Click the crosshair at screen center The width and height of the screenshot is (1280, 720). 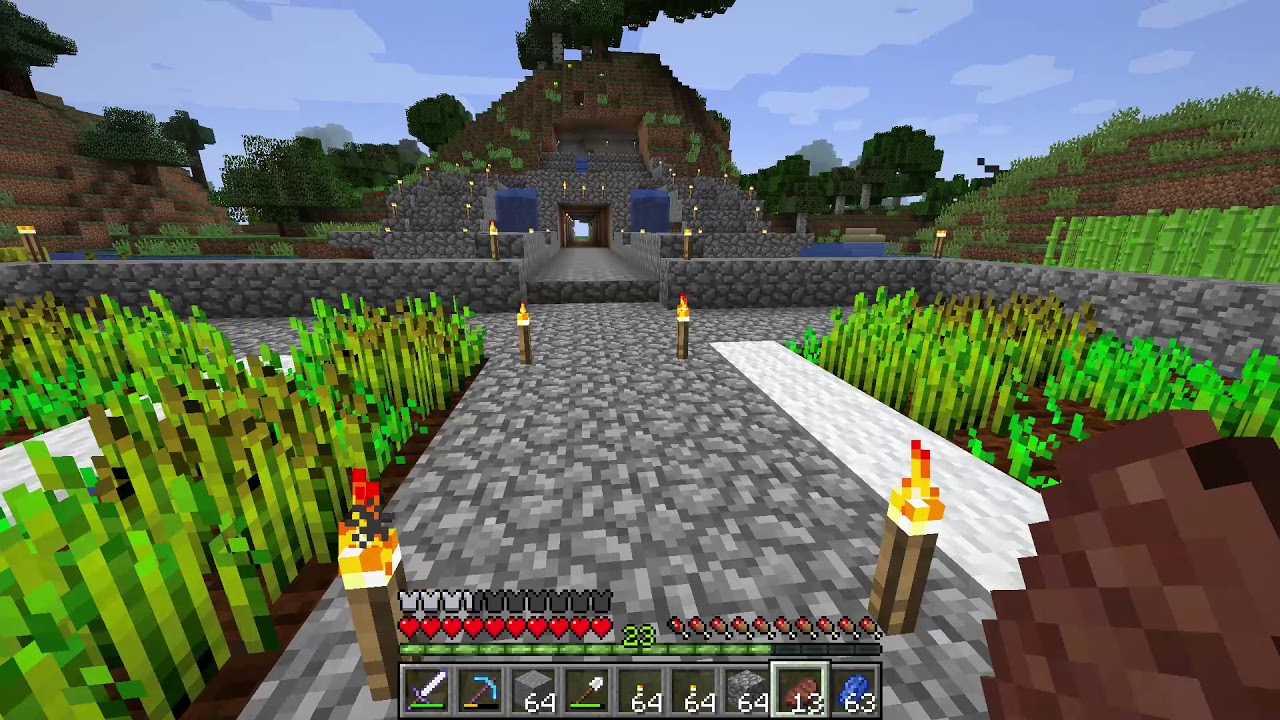point(640,360)
